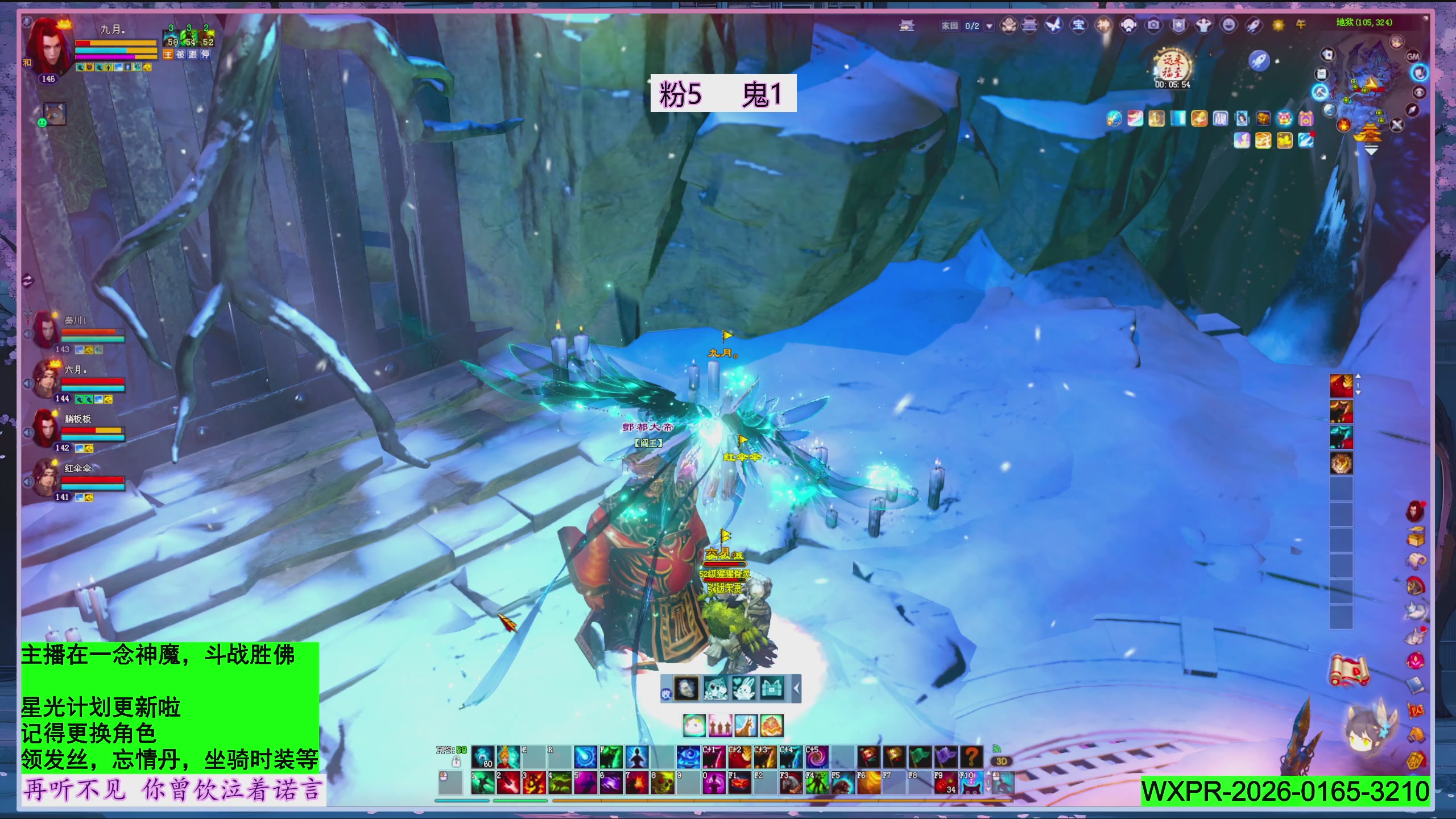Click the 宝 treasure icon in top bar
The image size is (1456, 819).
tap(1078, 25)
